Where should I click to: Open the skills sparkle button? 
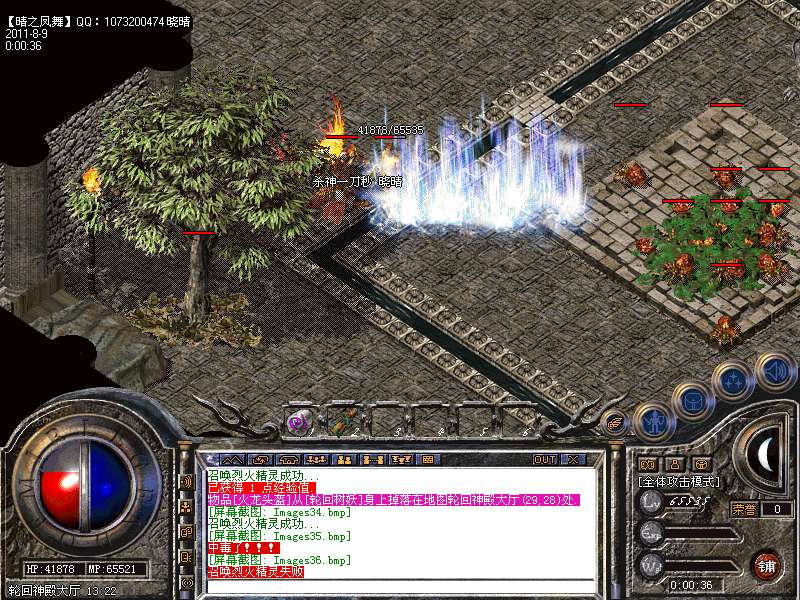[x=732, y=380]
